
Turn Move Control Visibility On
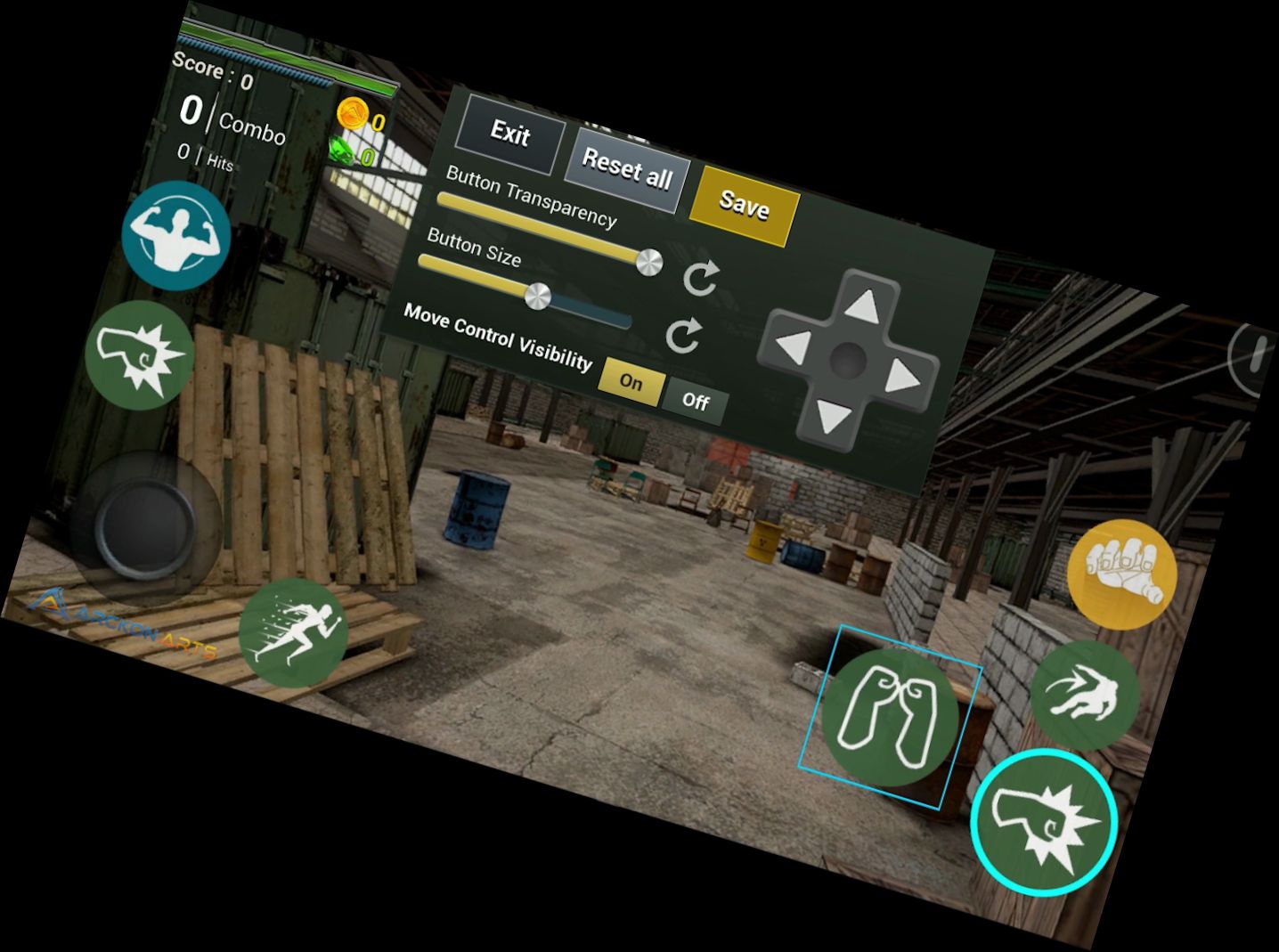click(631, 381)
